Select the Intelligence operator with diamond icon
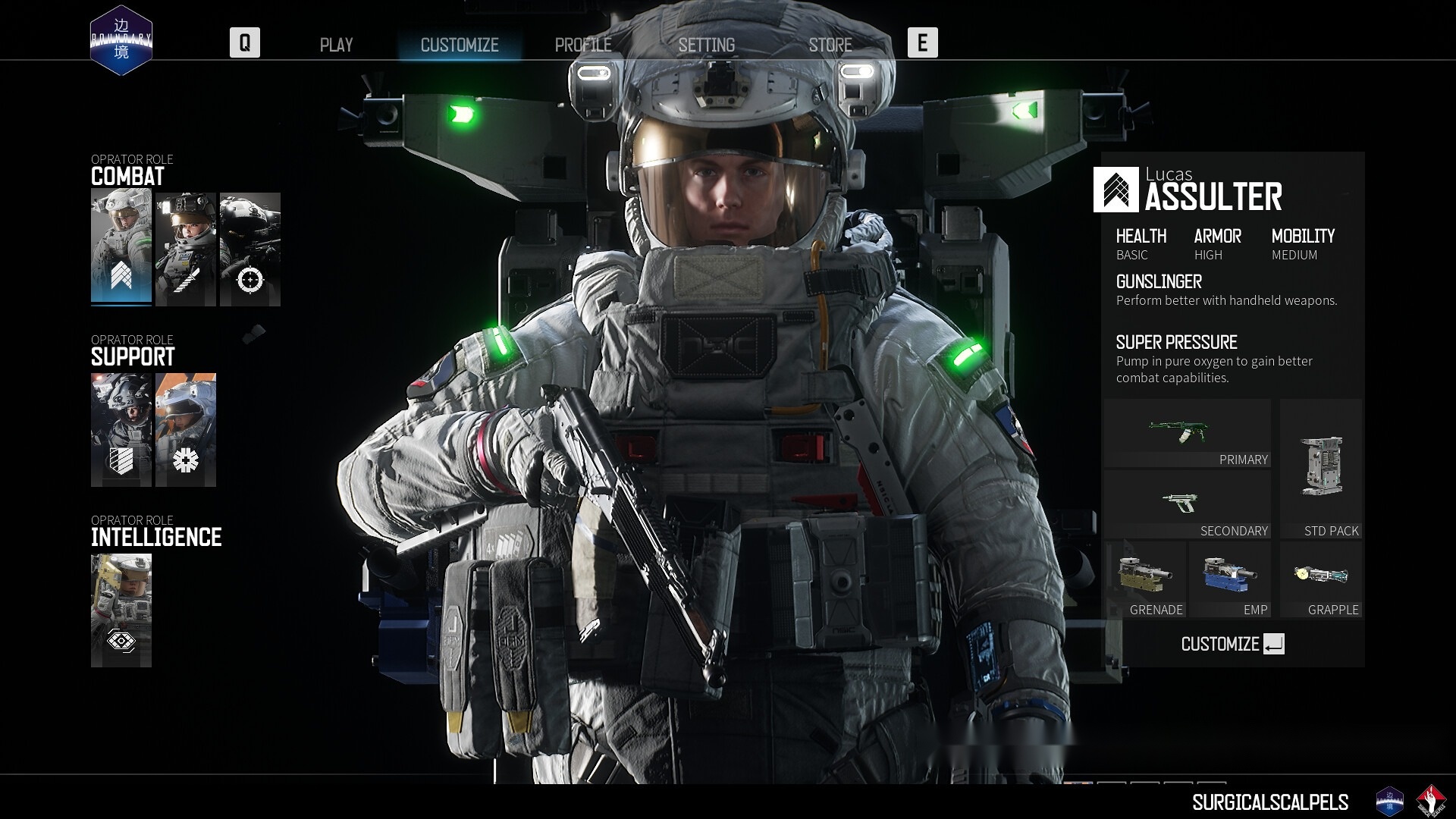The height and width of the screenshot is (819, 1456). (x=121, y=610)
